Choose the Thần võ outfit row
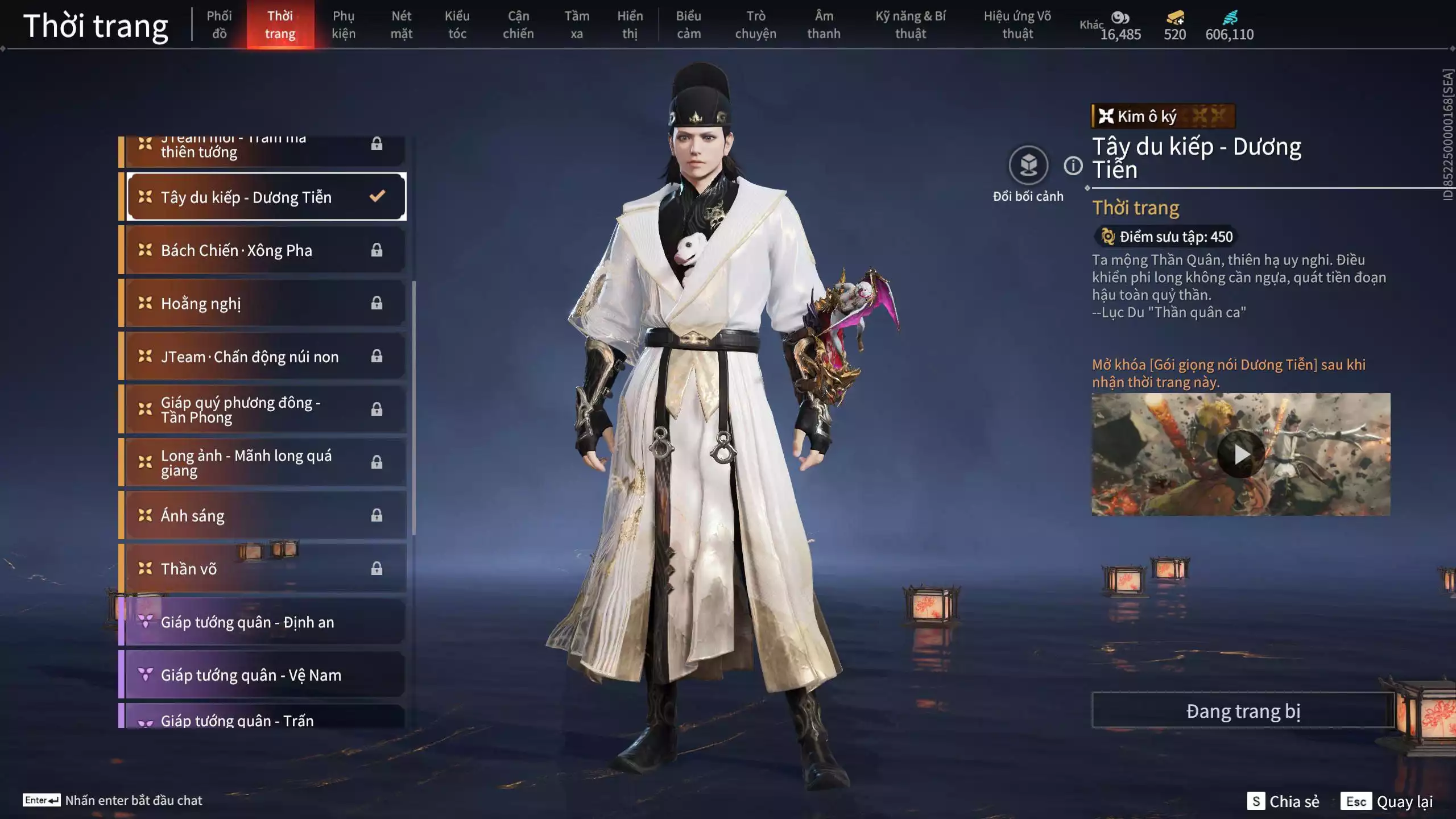 [x=264, y=569]
